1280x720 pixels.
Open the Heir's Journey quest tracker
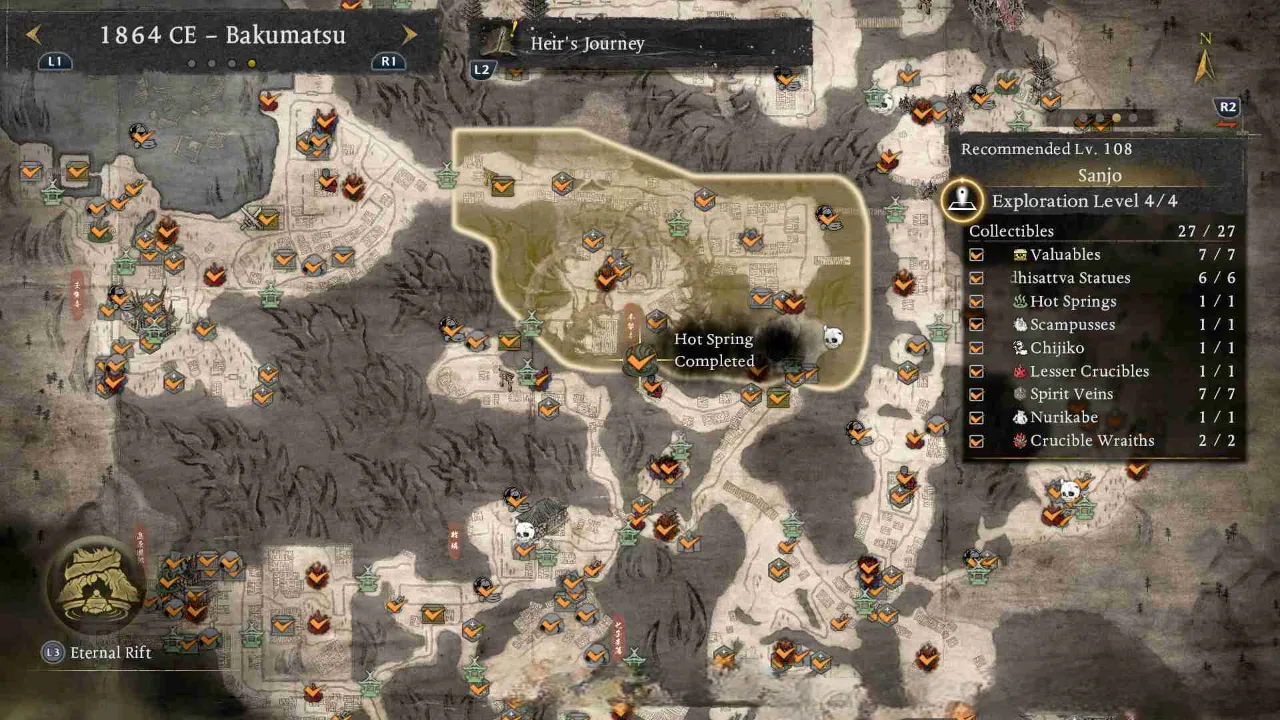tap(640, 43)
